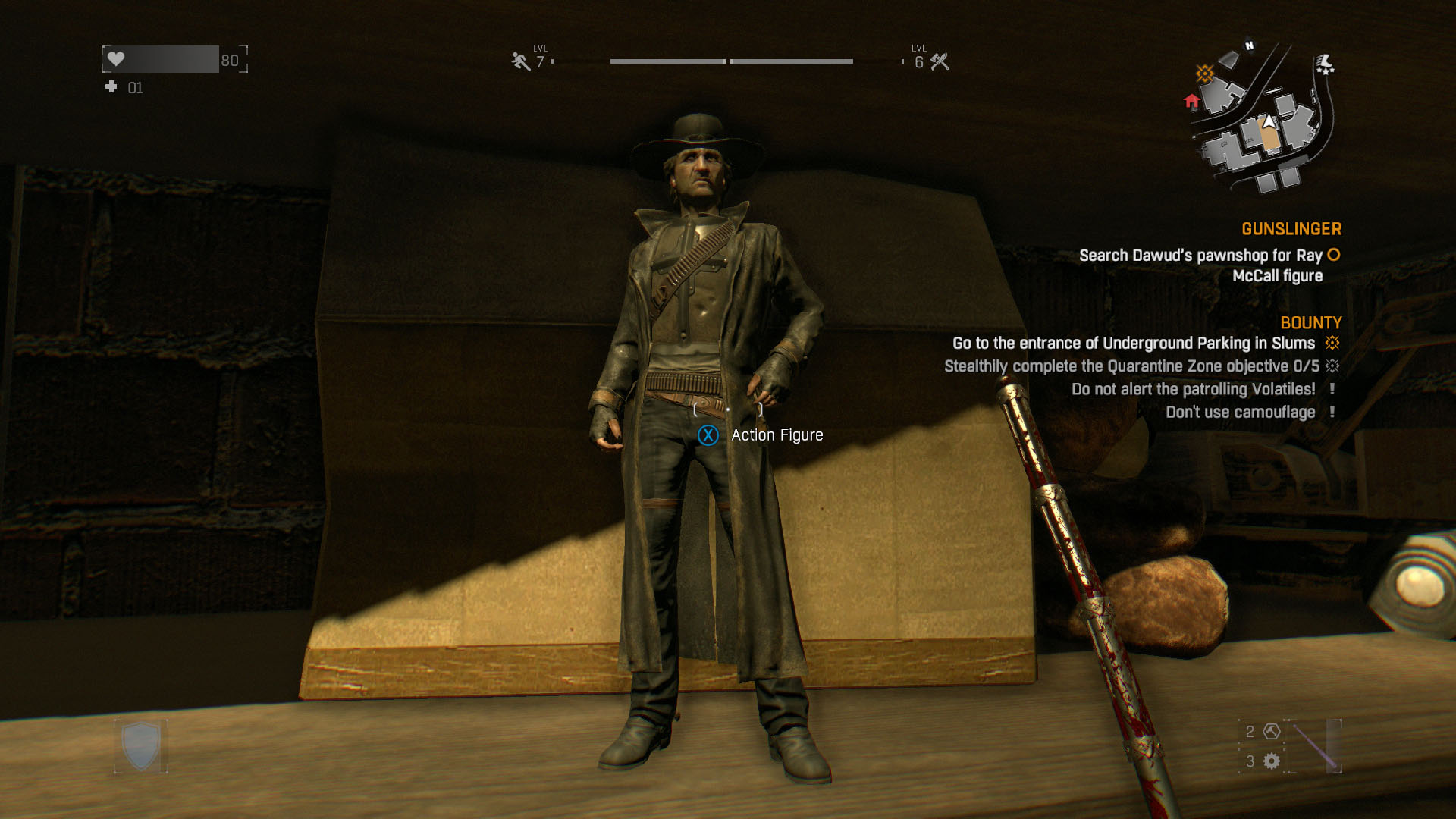Viewport: 1456px width, 819px height.
Task: Select the Gunslinger quest title
Action: 1291,229
